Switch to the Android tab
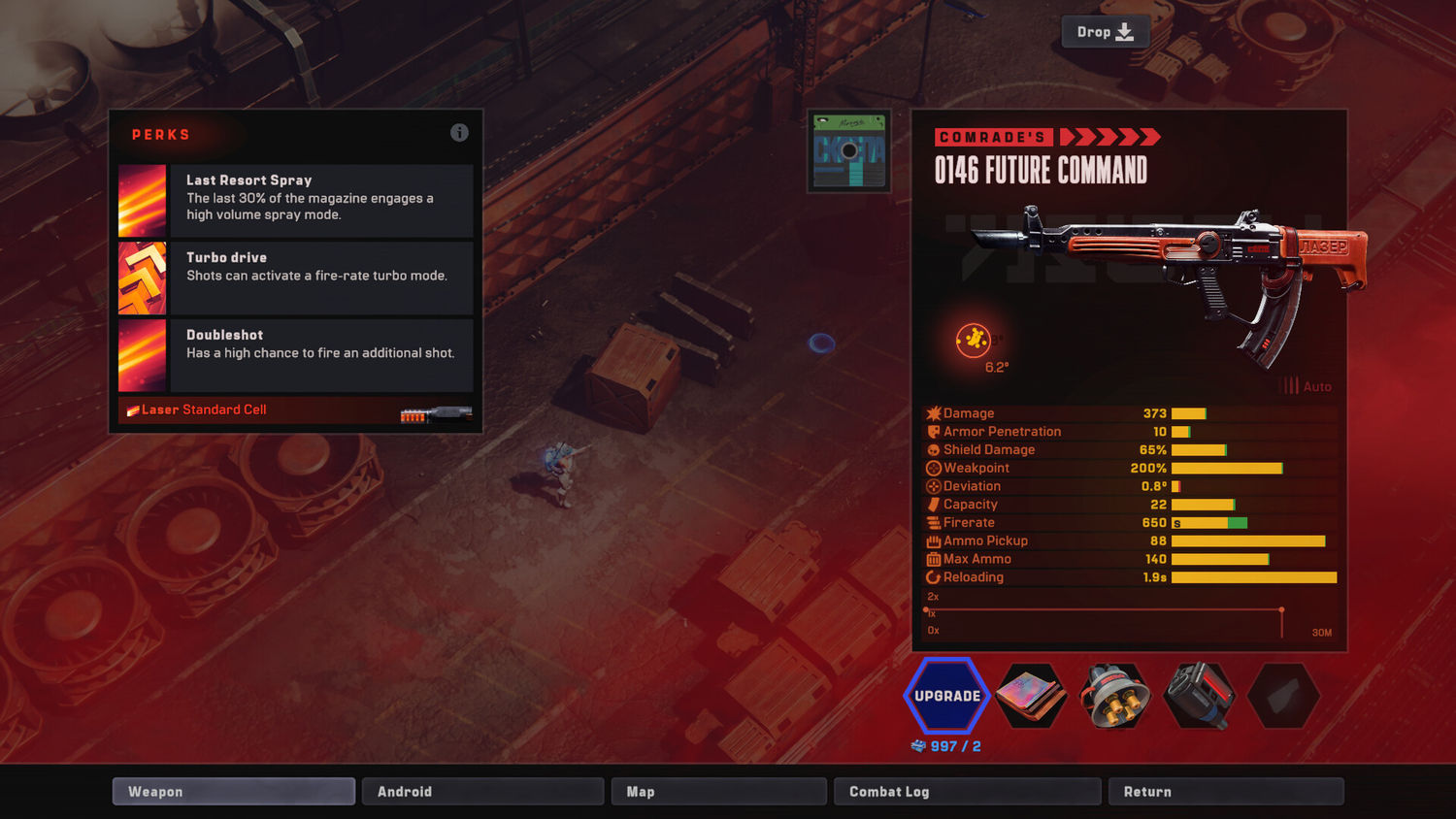Screen dimensions: 1456x819 (x=482, y=792)
